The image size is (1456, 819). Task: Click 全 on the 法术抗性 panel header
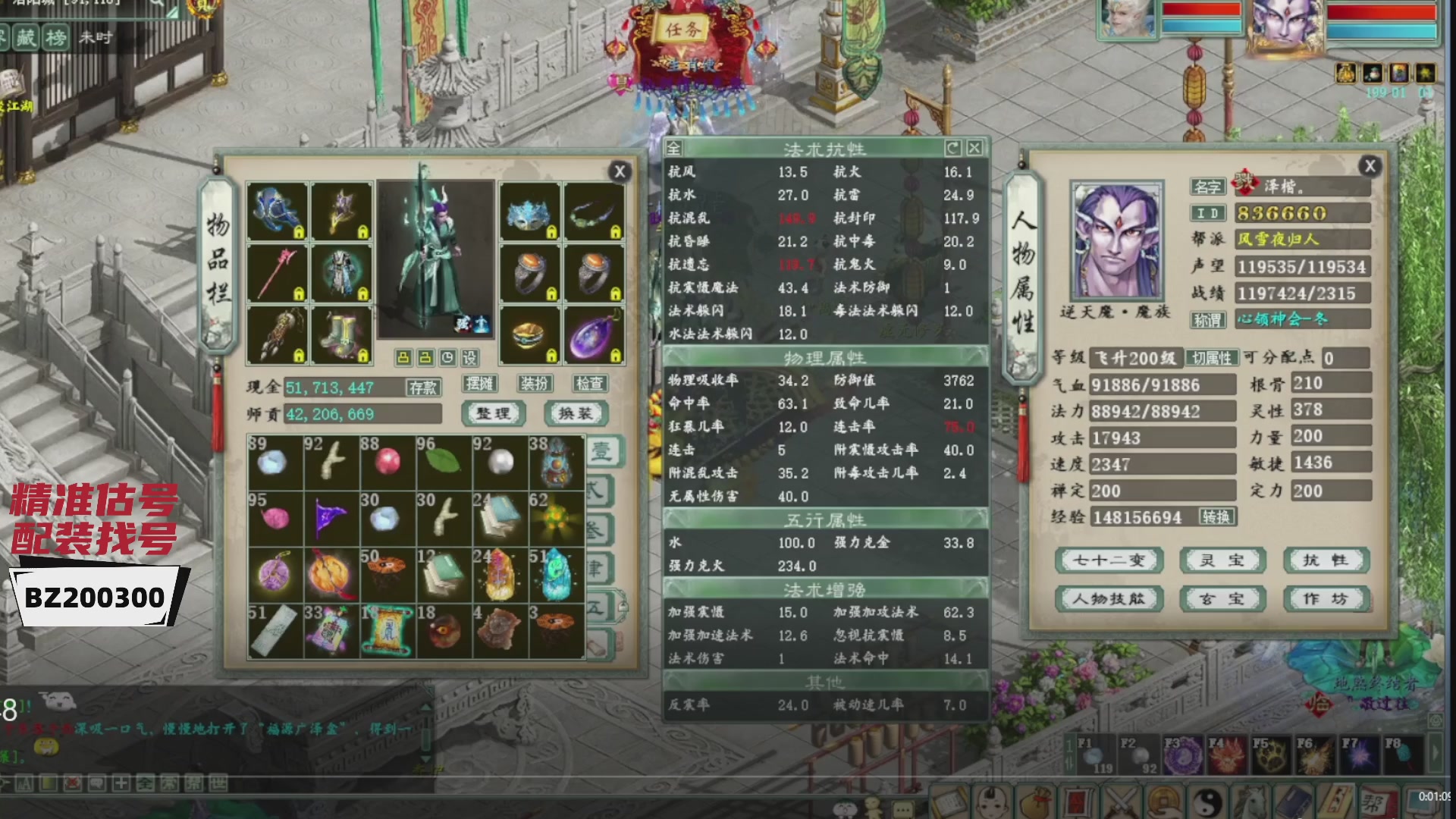coord(676,149)
